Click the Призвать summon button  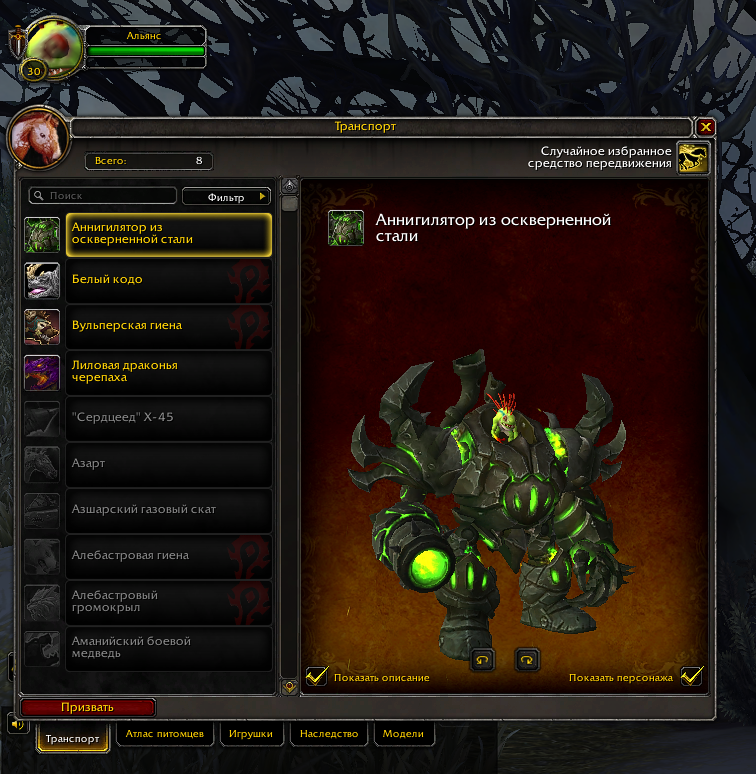(x=88, y=707)
